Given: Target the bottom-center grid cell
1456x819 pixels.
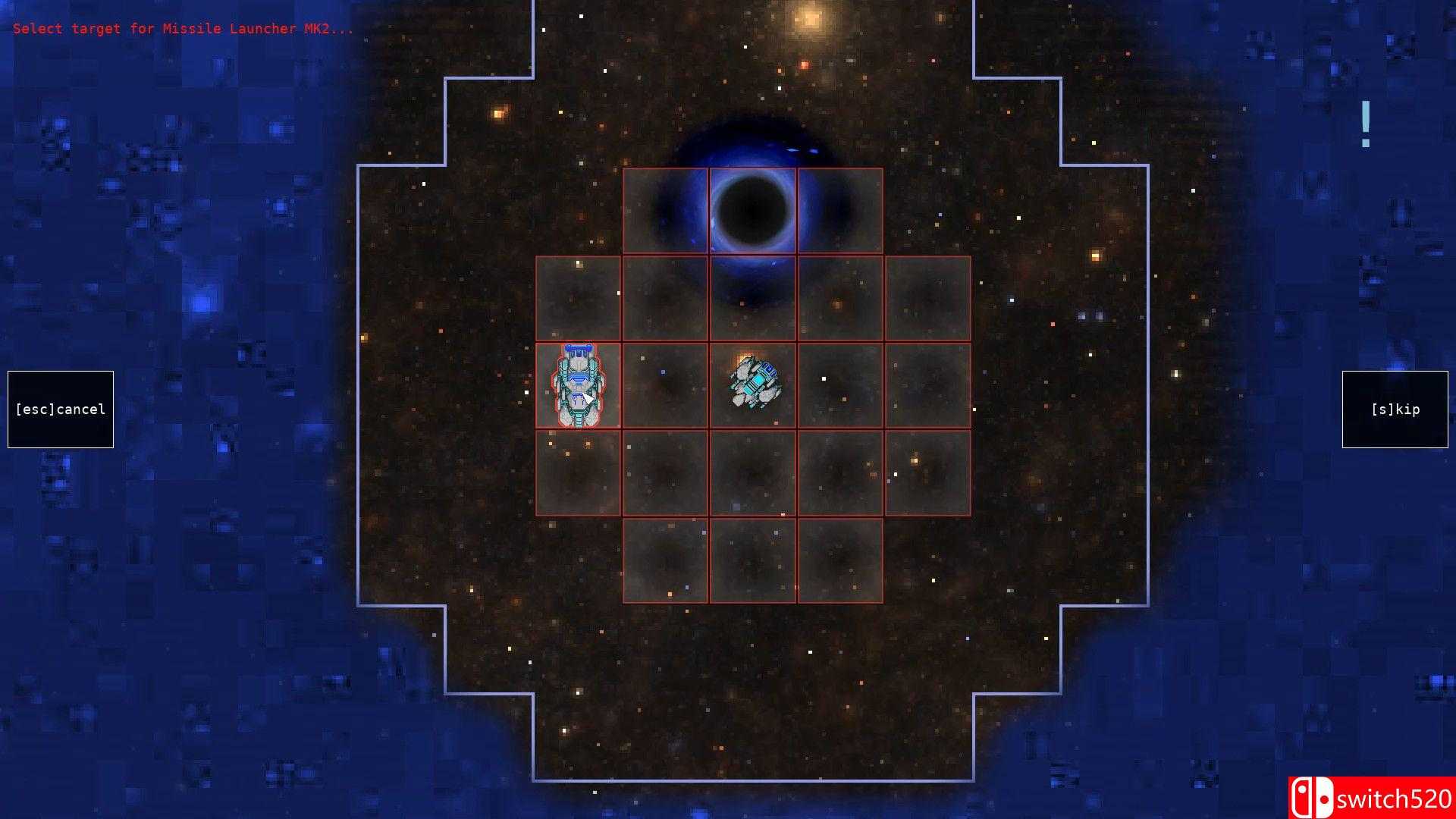Looking at the screenshot, I should click(752, 560).
